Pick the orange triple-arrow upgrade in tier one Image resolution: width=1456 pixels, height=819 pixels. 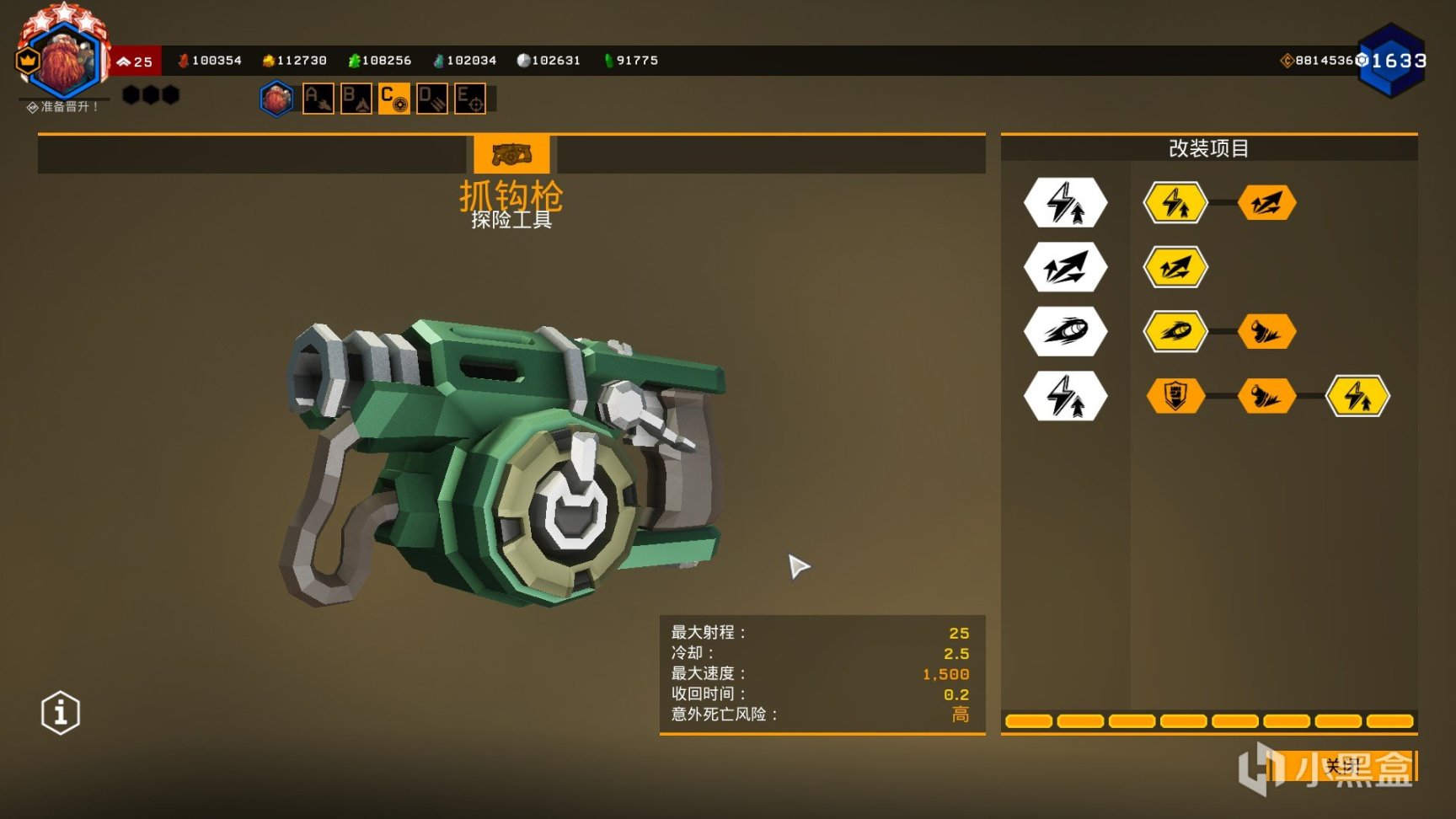(1266, 203)
